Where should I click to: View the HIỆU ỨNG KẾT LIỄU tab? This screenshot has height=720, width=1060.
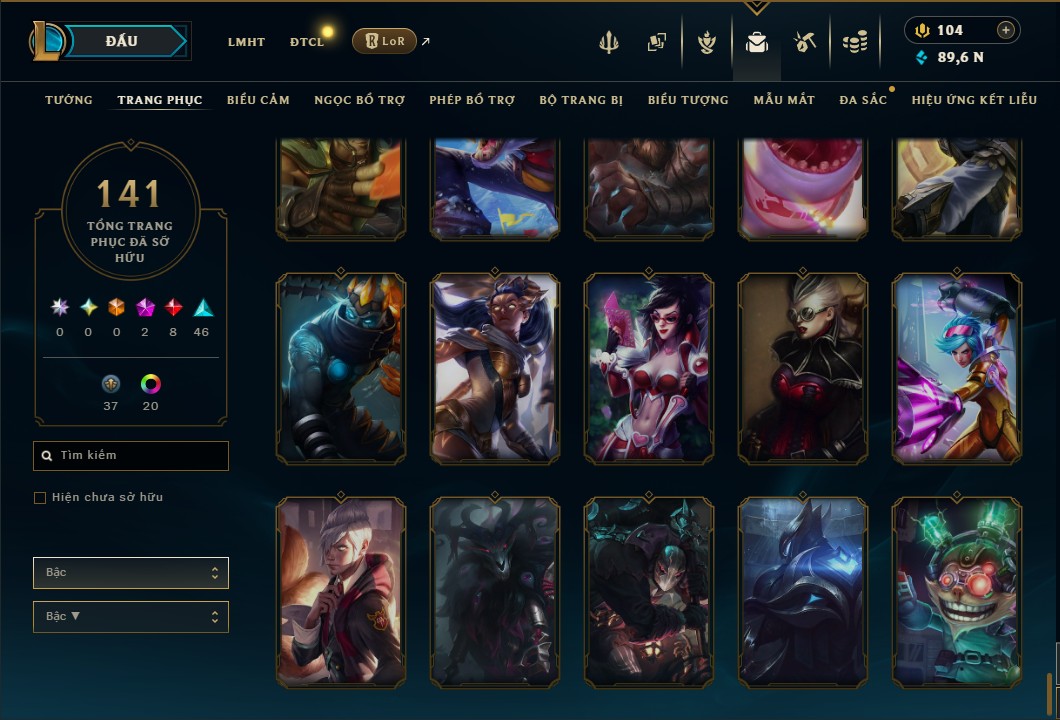pyautogui.click(x=974, y=100)
